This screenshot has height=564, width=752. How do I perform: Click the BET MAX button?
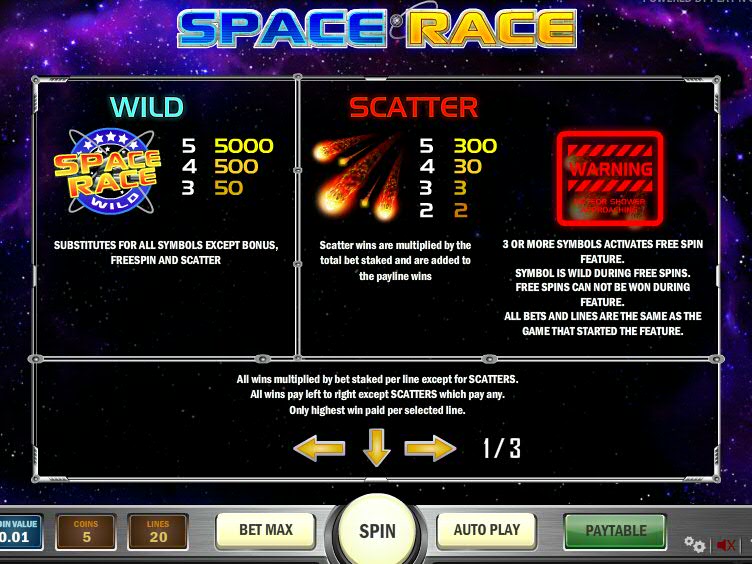264,530
